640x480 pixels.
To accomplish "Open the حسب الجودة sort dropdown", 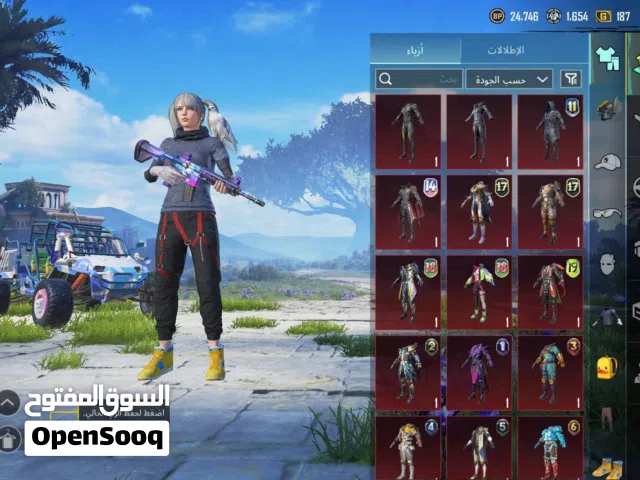I will [509, 78].
